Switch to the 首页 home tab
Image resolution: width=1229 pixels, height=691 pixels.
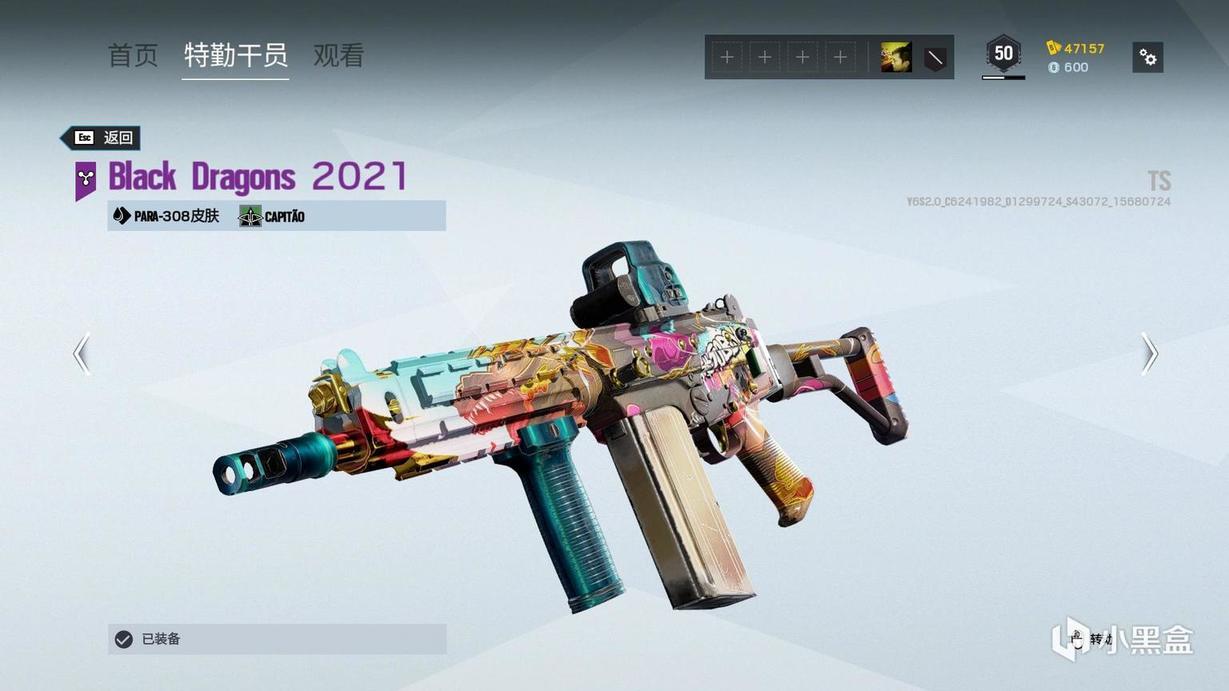pos(133,56)
